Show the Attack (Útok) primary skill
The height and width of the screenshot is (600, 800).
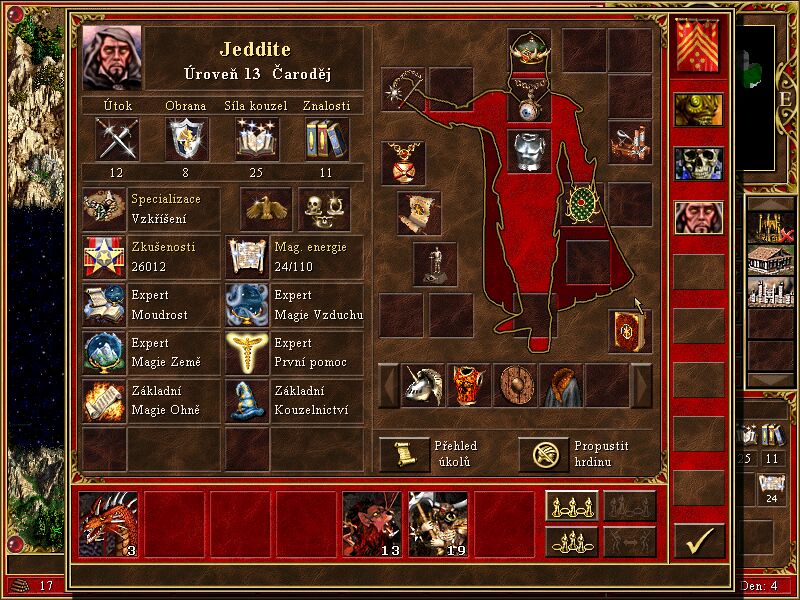click(117, 138)
